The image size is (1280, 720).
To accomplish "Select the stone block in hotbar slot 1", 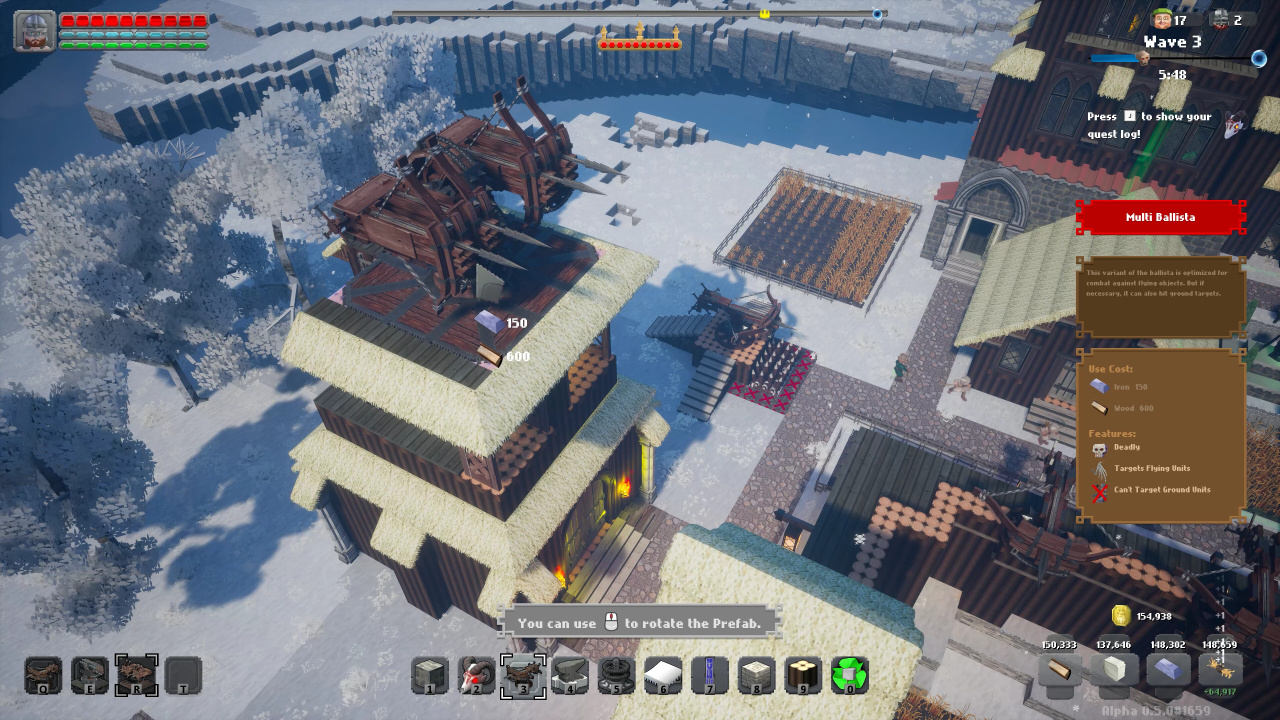I will pos(430,675).
